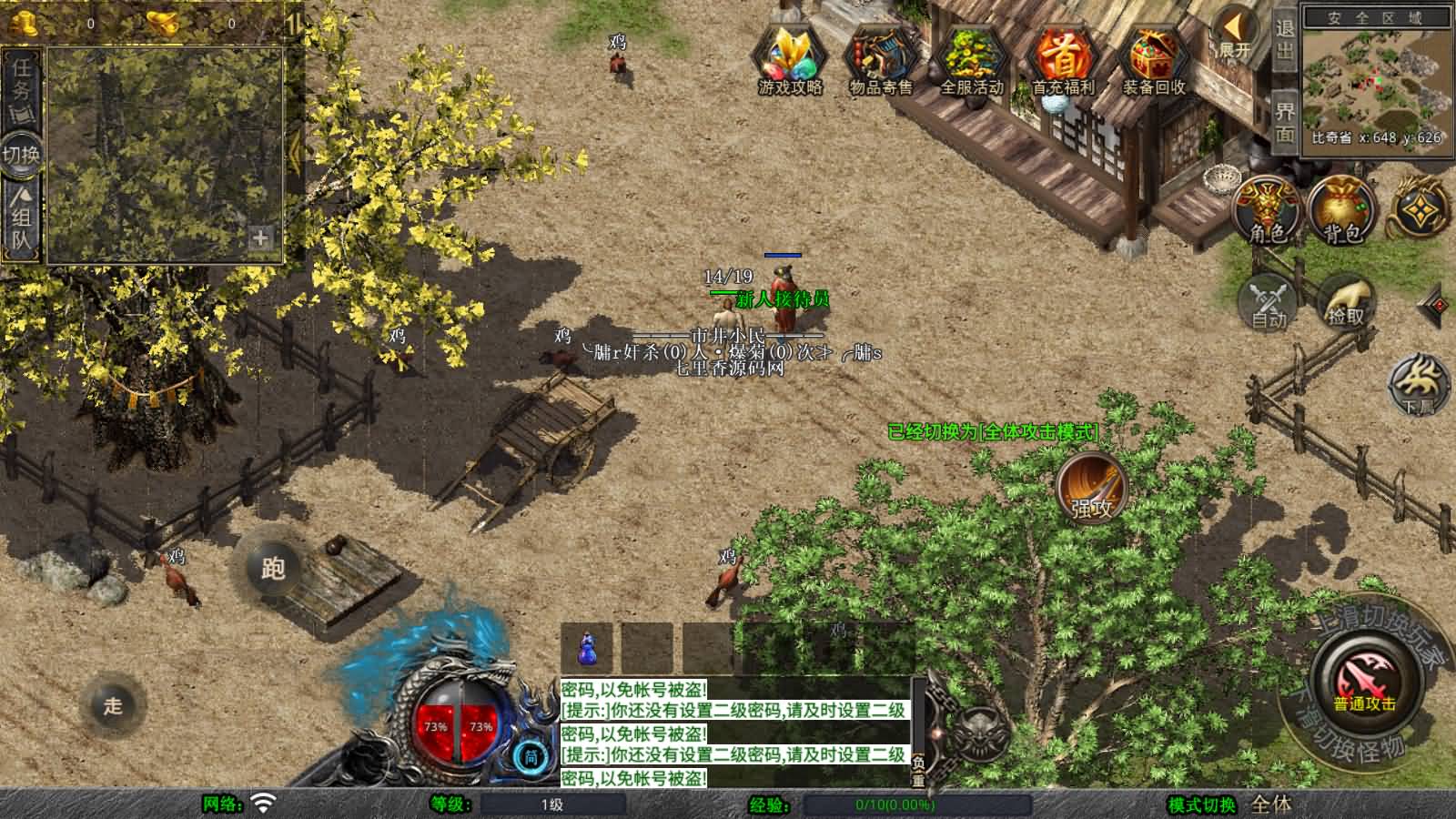The image size is (1456, 819).
Task: Tap the 普通攻击 normal attack button
Action: [1365, 682]
